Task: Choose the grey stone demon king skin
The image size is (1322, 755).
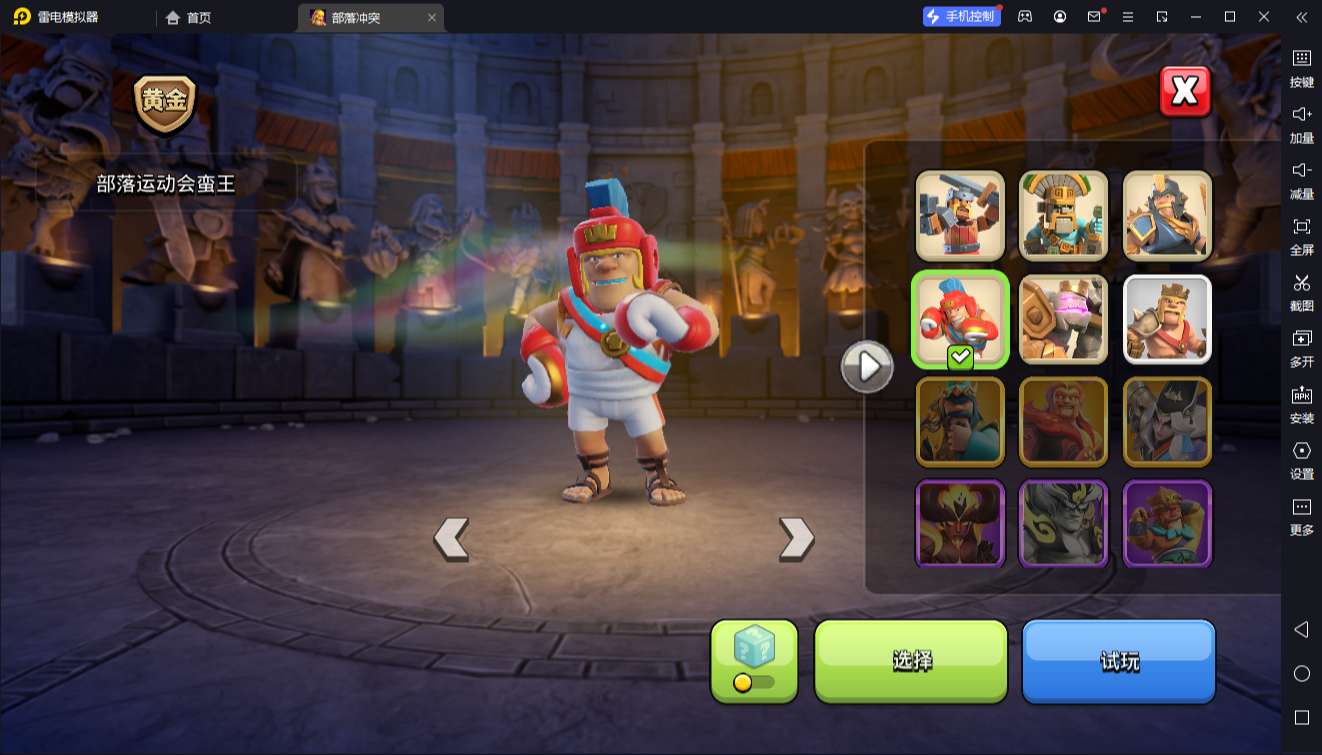Action: [1064, 524]
